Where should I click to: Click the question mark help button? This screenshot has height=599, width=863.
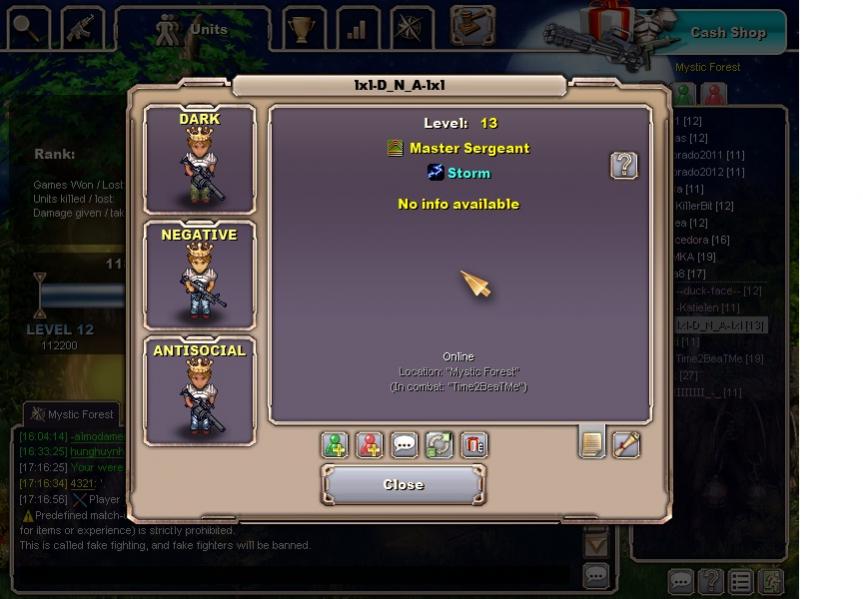coord(624,165)
